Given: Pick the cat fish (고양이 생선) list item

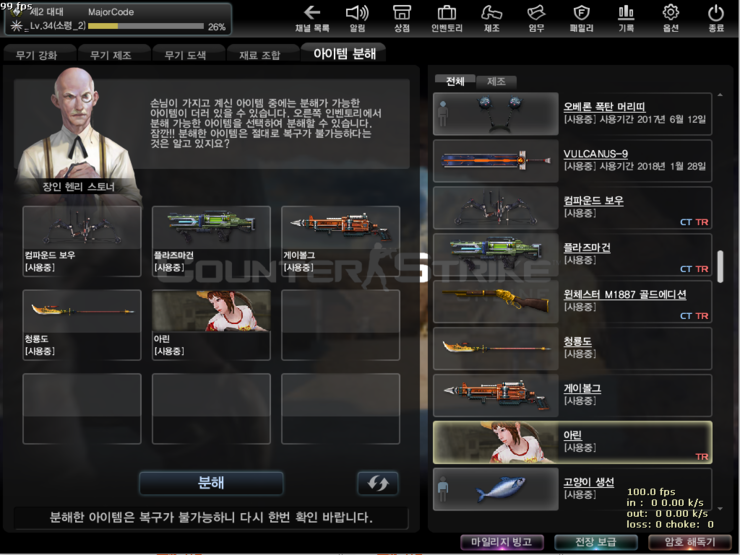Looking at the screenshot, I should (572, 489).
